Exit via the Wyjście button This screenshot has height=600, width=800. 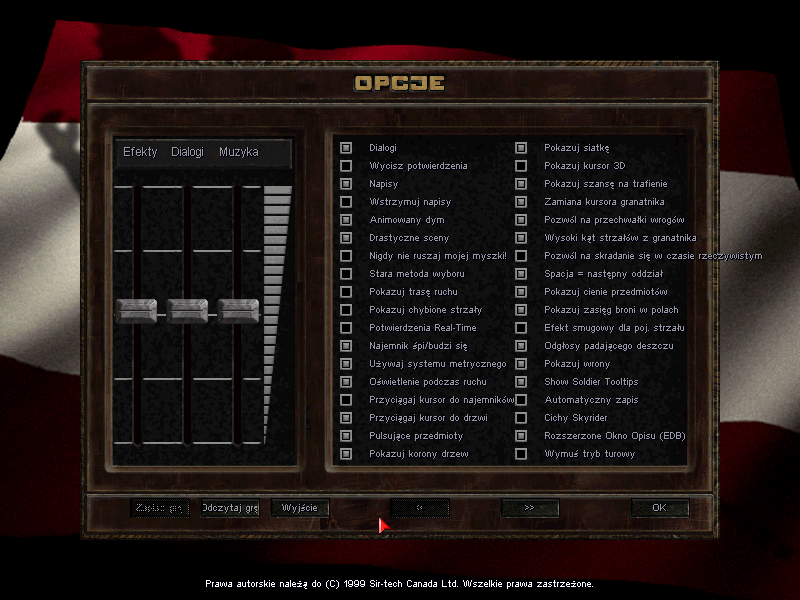tap(299, 508)
